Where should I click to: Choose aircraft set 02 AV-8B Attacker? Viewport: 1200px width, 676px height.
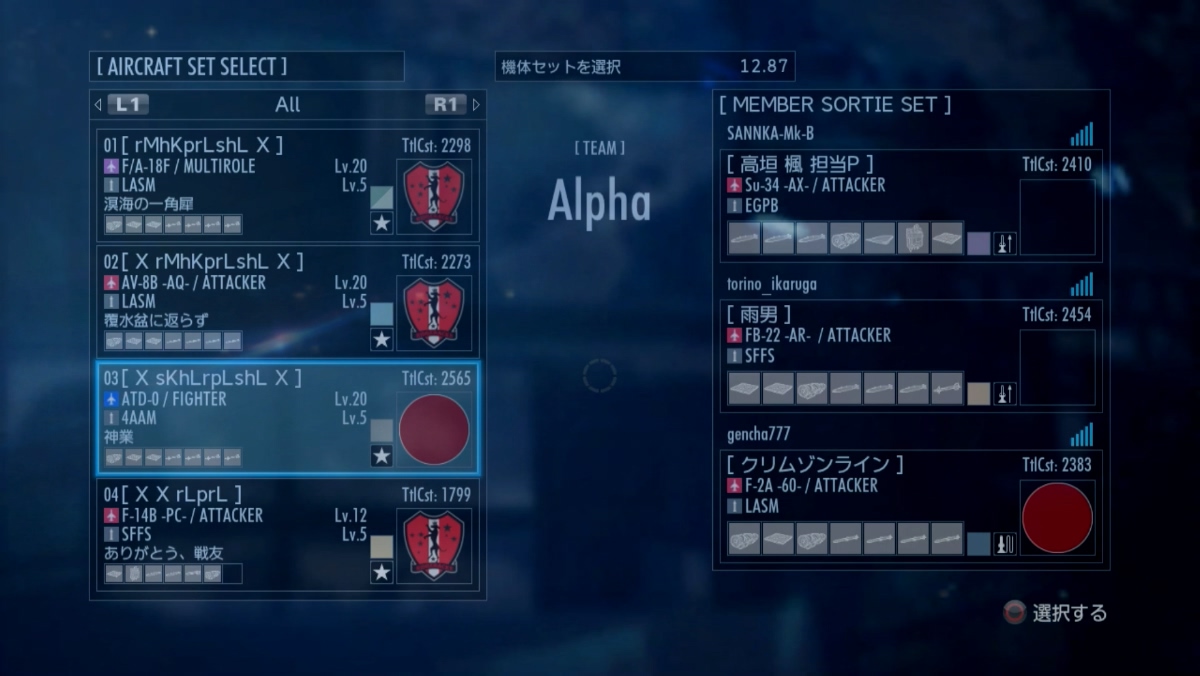(240, 301)
